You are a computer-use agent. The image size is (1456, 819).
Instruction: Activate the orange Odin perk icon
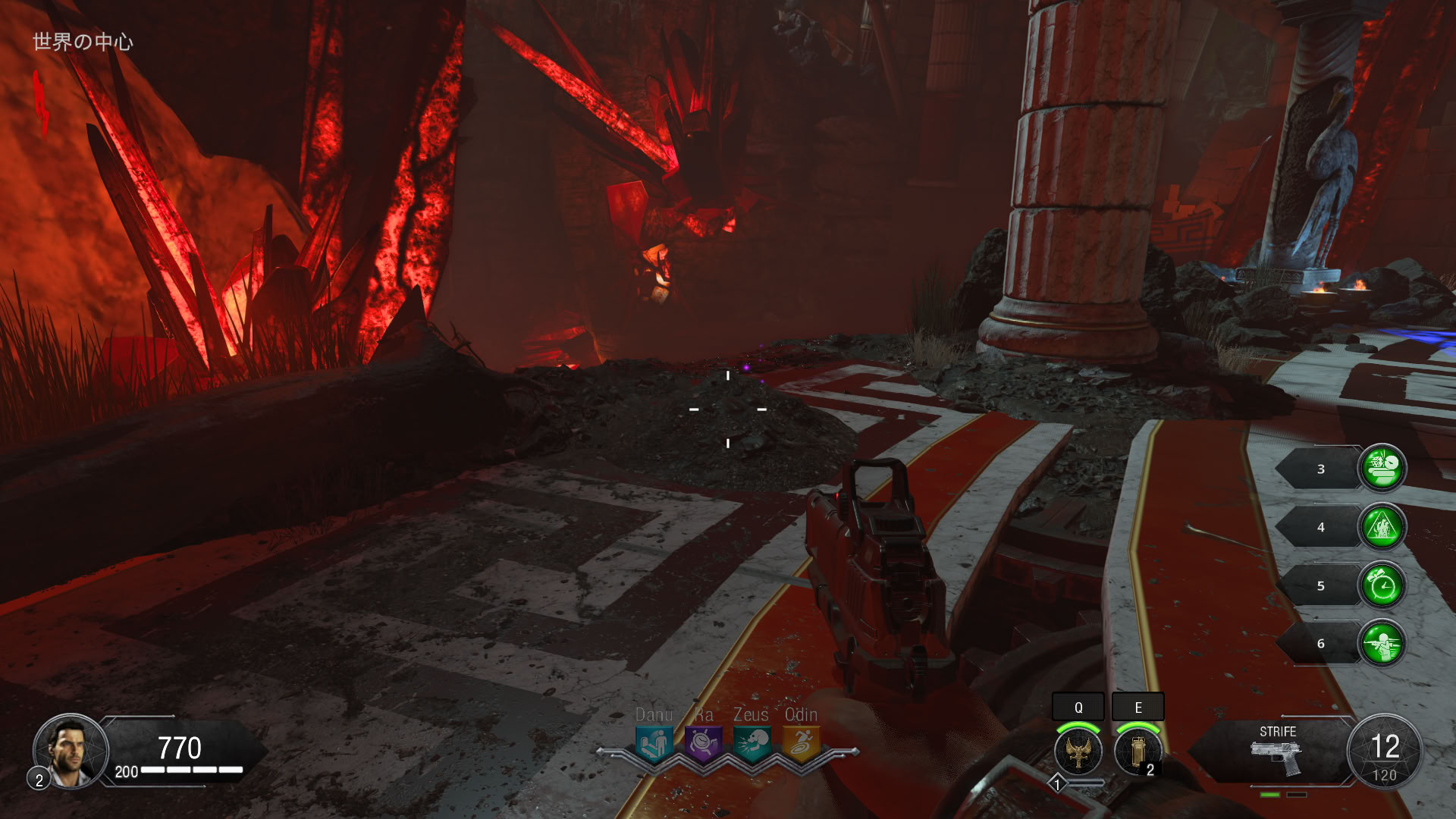(801, 743)
